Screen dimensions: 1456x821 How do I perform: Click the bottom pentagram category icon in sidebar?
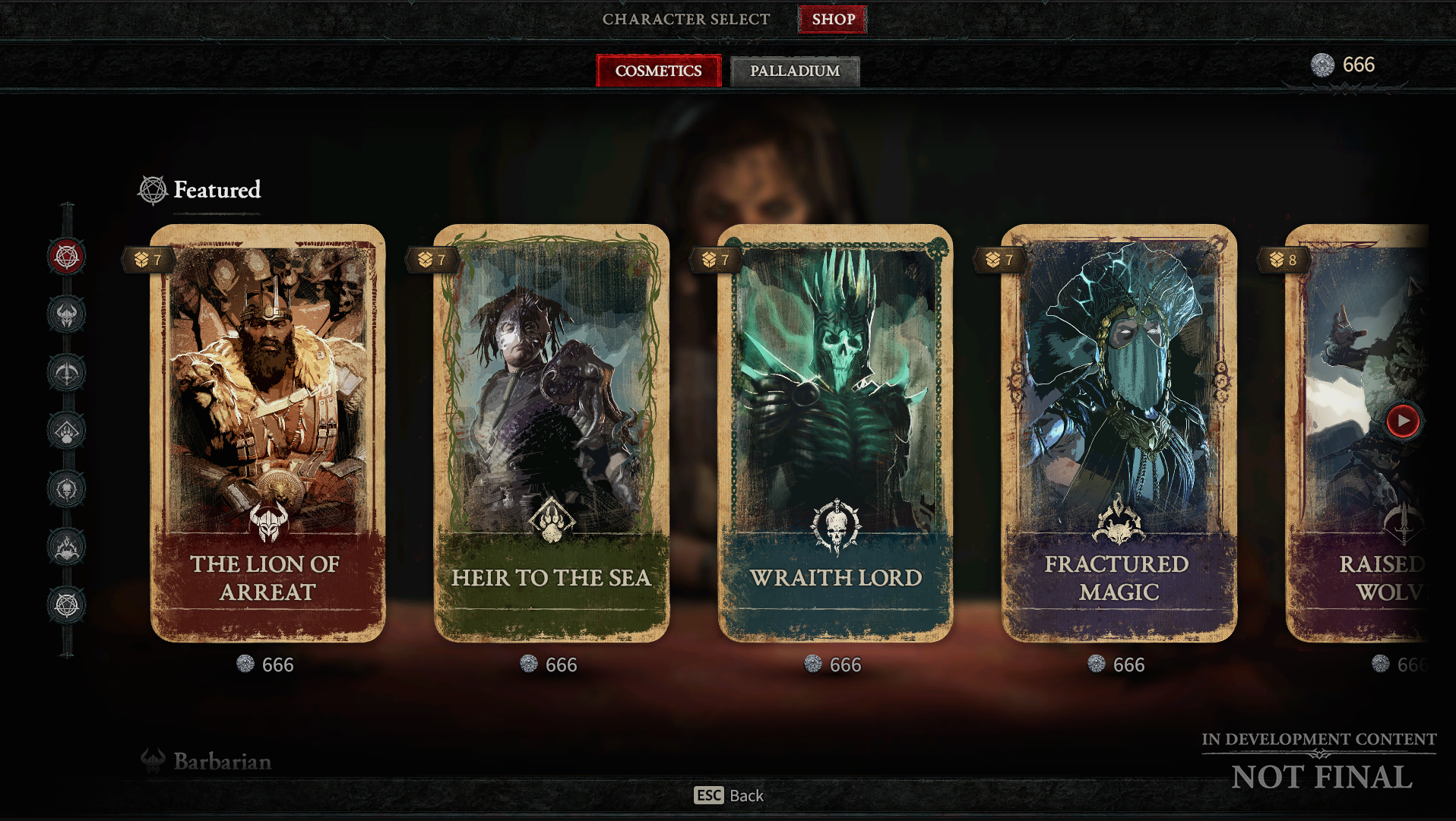coord(66,605)
